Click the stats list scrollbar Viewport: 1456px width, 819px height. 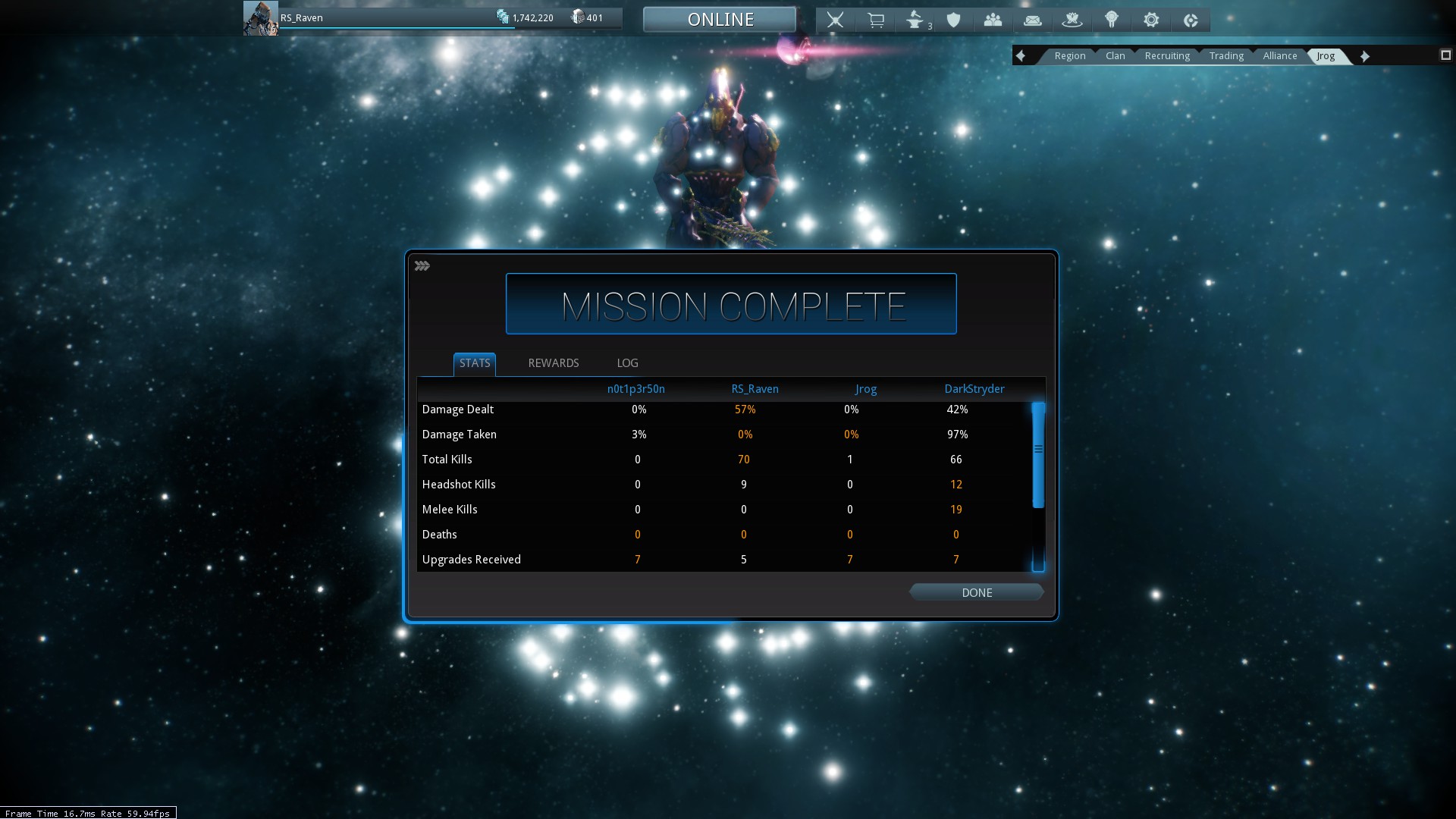1038,455
